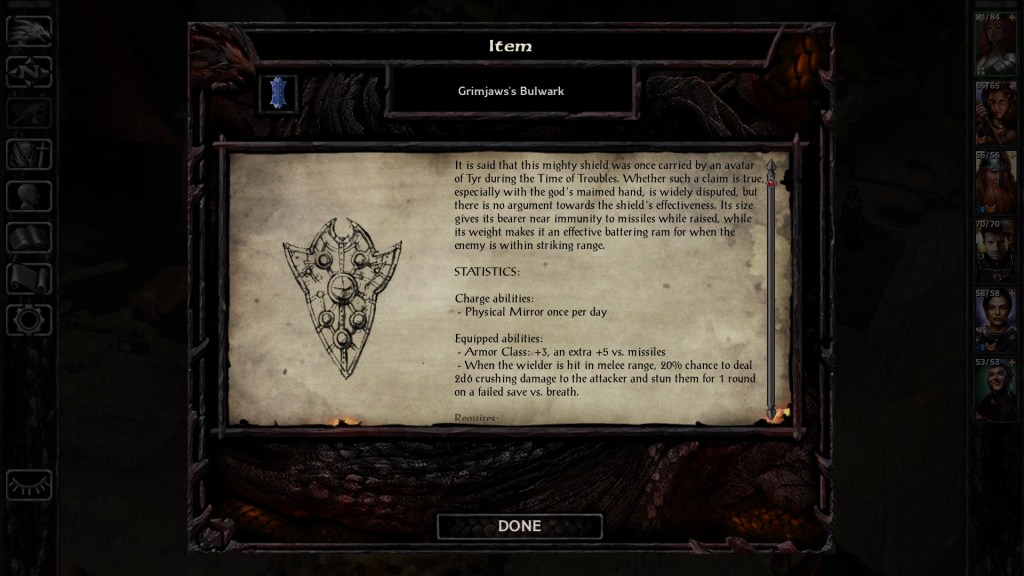Click the blue shield item icon beside the name

278,94
